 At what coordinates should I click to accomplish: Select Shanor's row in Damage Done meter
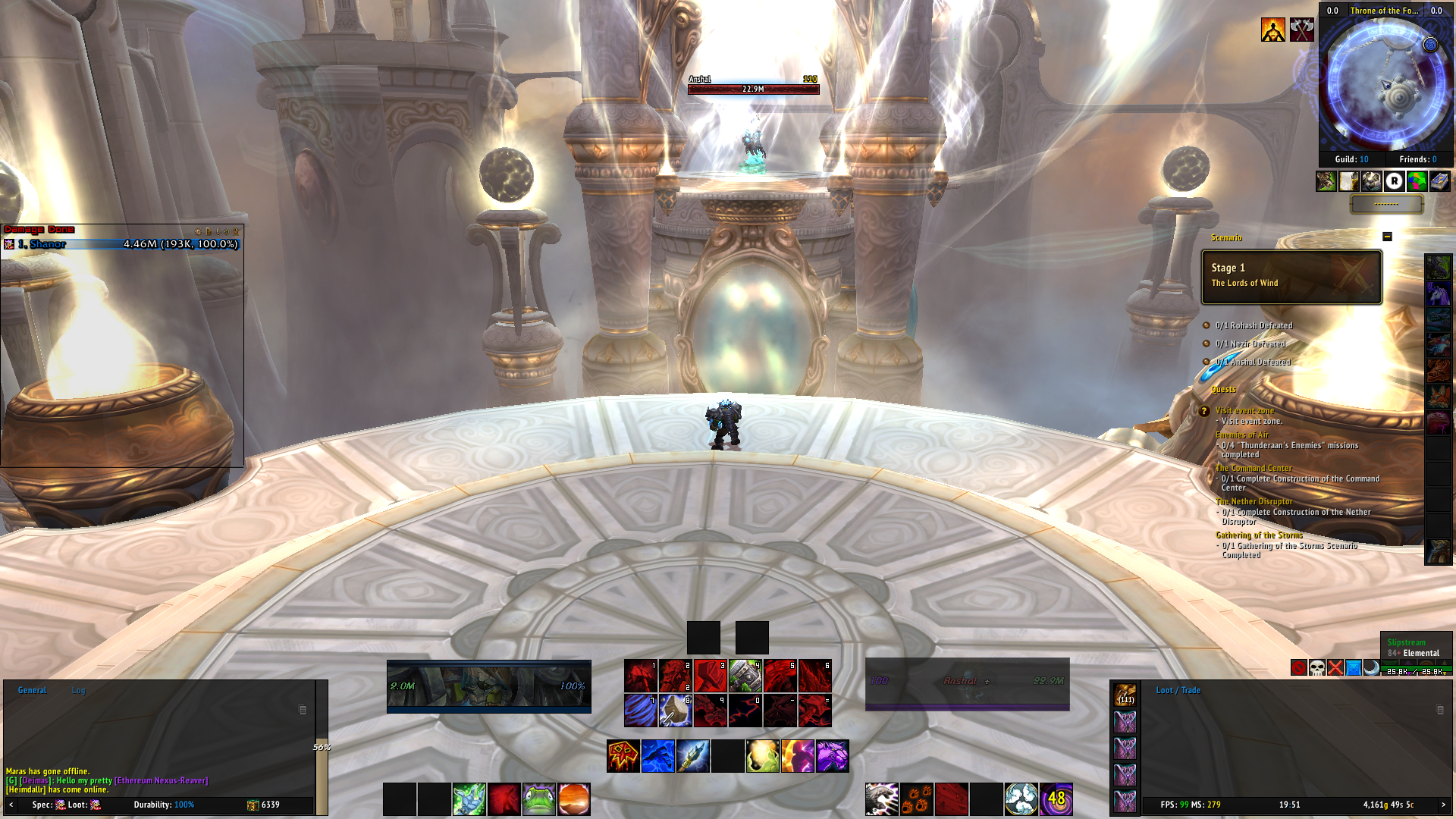click(x=121, y=244)
